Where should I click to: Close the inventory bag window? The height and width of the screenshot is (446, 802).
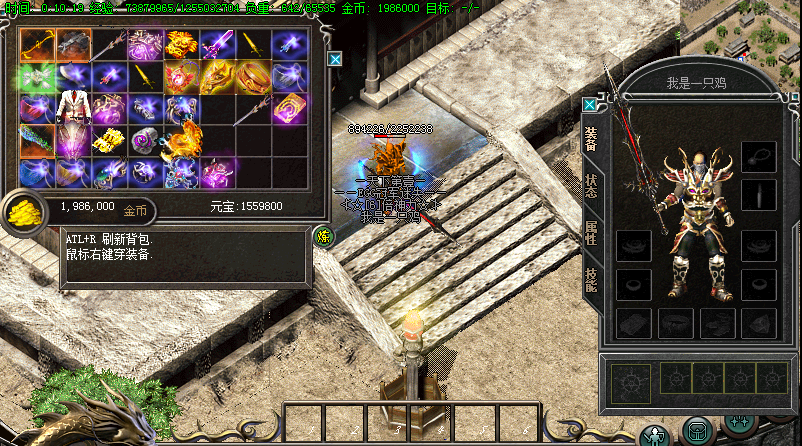336,59
